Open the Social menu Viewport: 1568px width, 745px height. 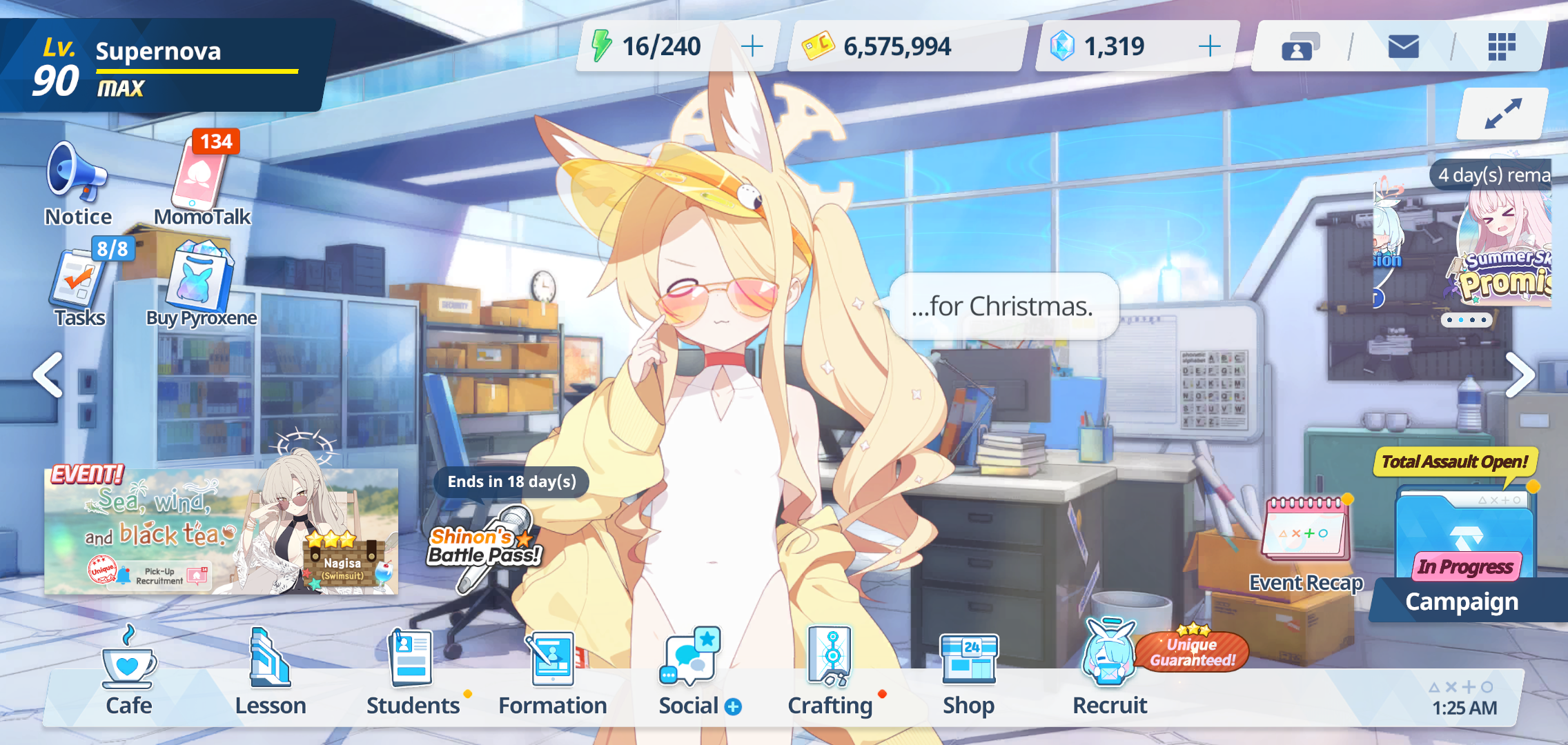click(x=691, y=673)
